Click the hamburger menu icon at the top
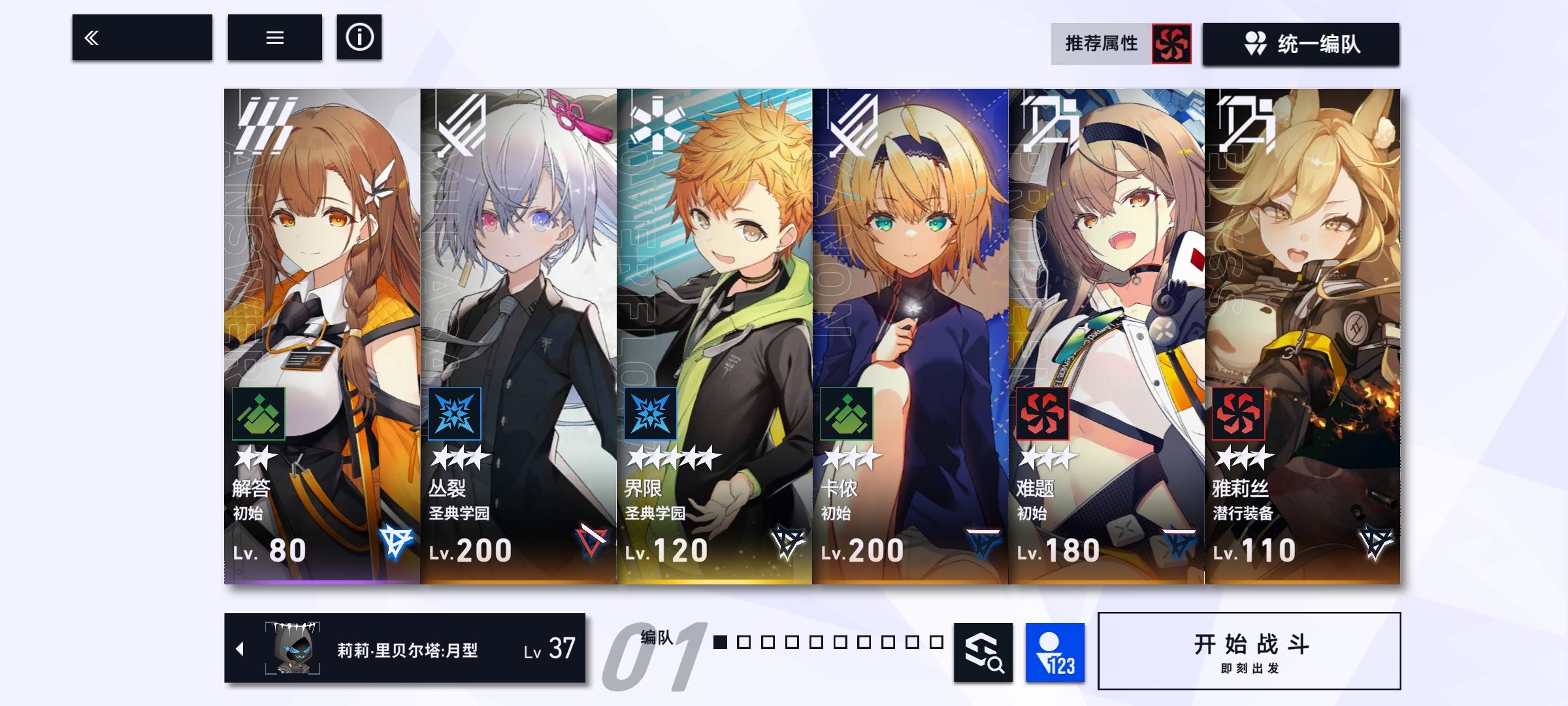Screen dimensions: 1568x706 click(x=275, y=38)
